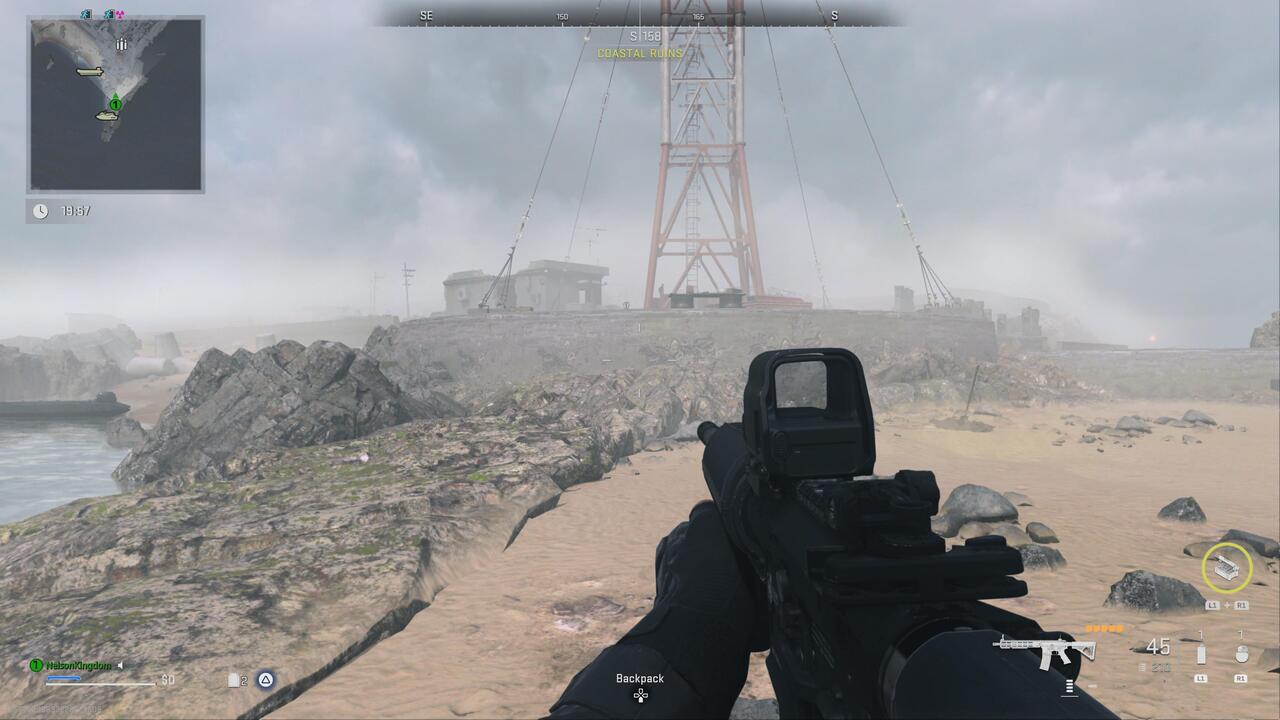Image resolution: width=1280 pixels, height=720 pixels.
Task: Click the clock icon beside the match timer
Action: [40, 209]
